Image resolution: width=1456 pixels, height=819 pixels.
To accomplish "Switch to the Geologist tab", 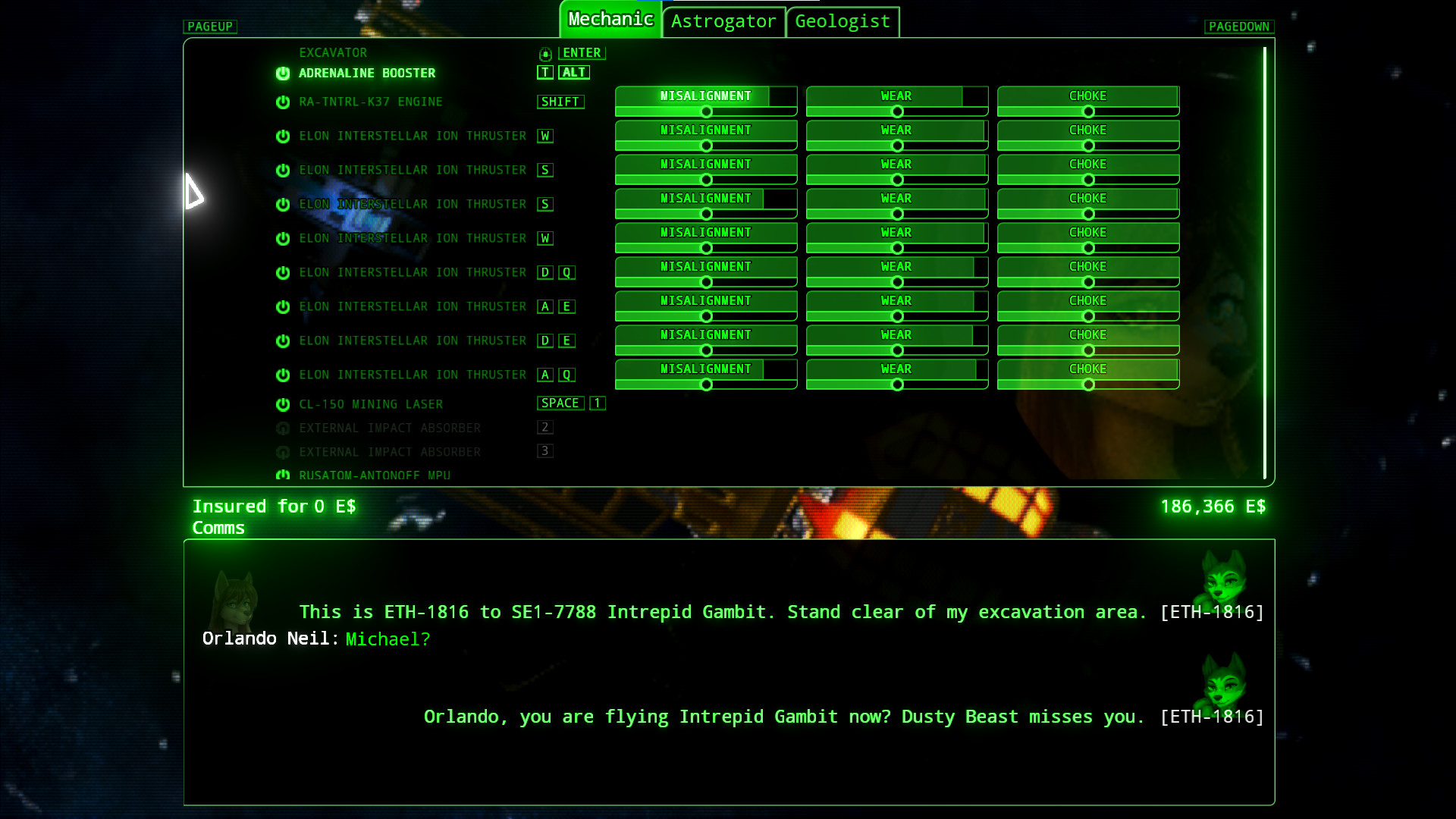I will coord(842,22).
